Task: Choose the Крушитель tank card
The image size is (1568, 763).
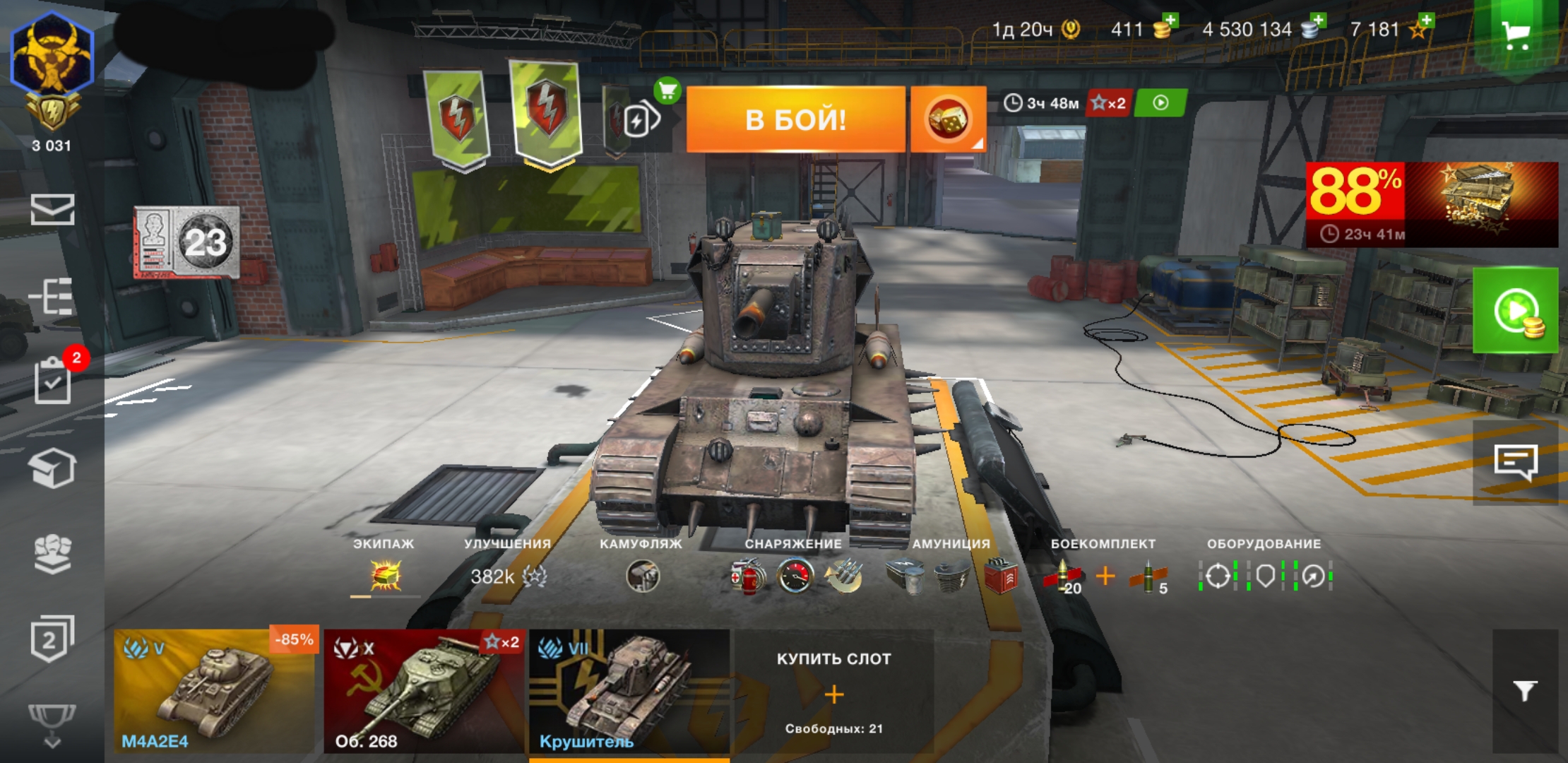Action: [x=629, y=691]
